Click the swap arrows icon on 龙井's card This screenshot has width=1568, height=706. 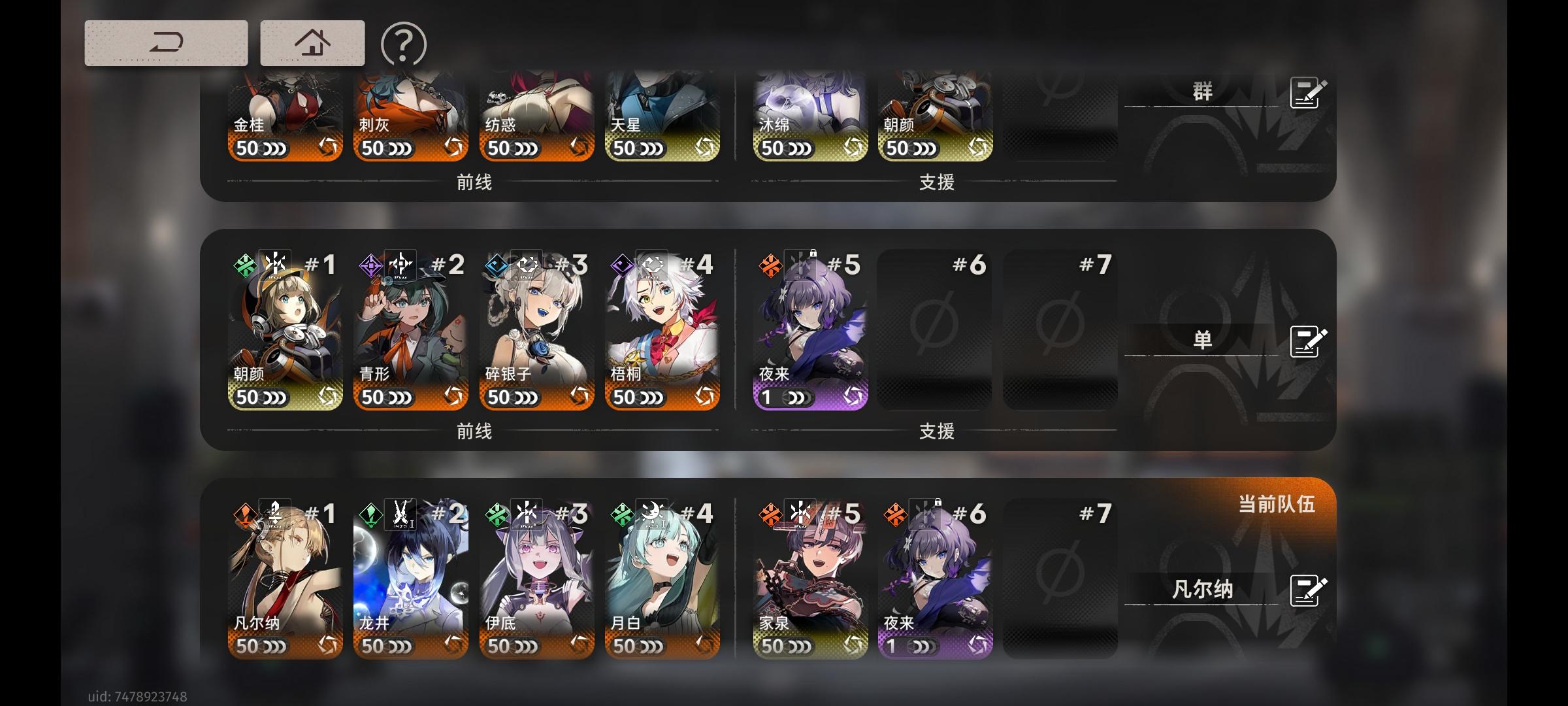coord(451,643)
